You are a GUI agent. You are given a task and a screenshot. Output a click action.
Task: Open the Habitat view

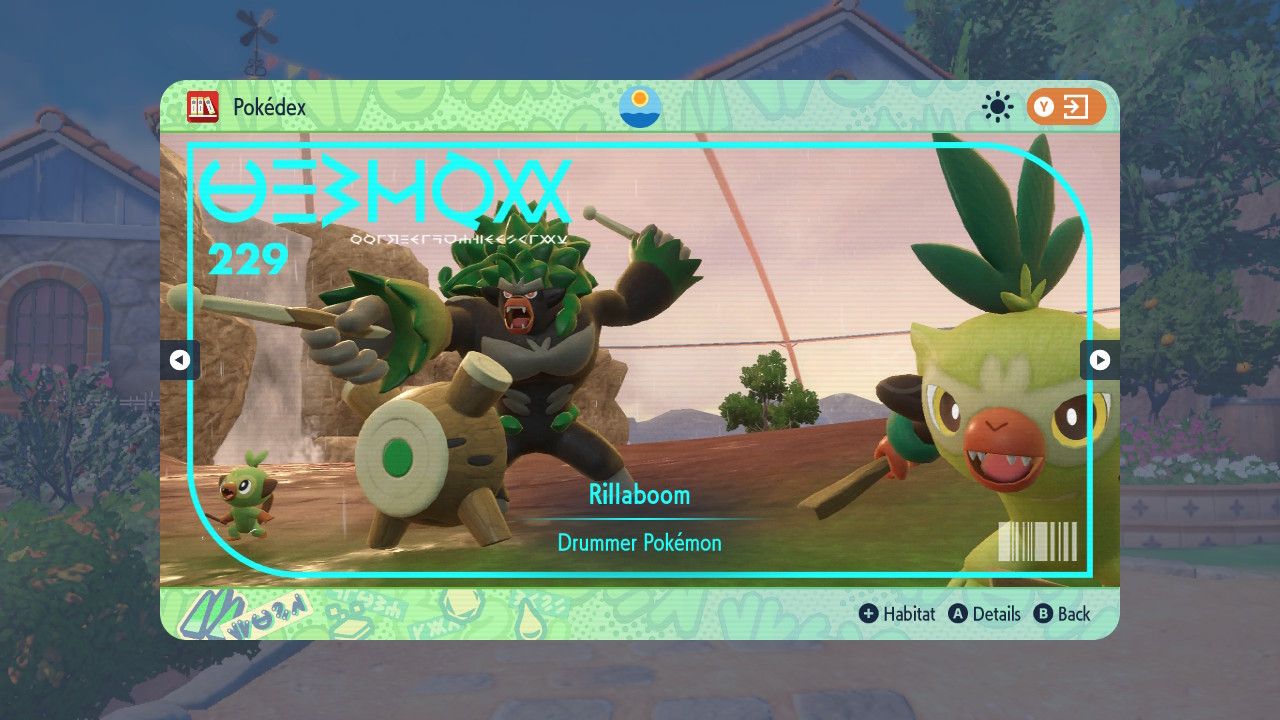(897, 614)
